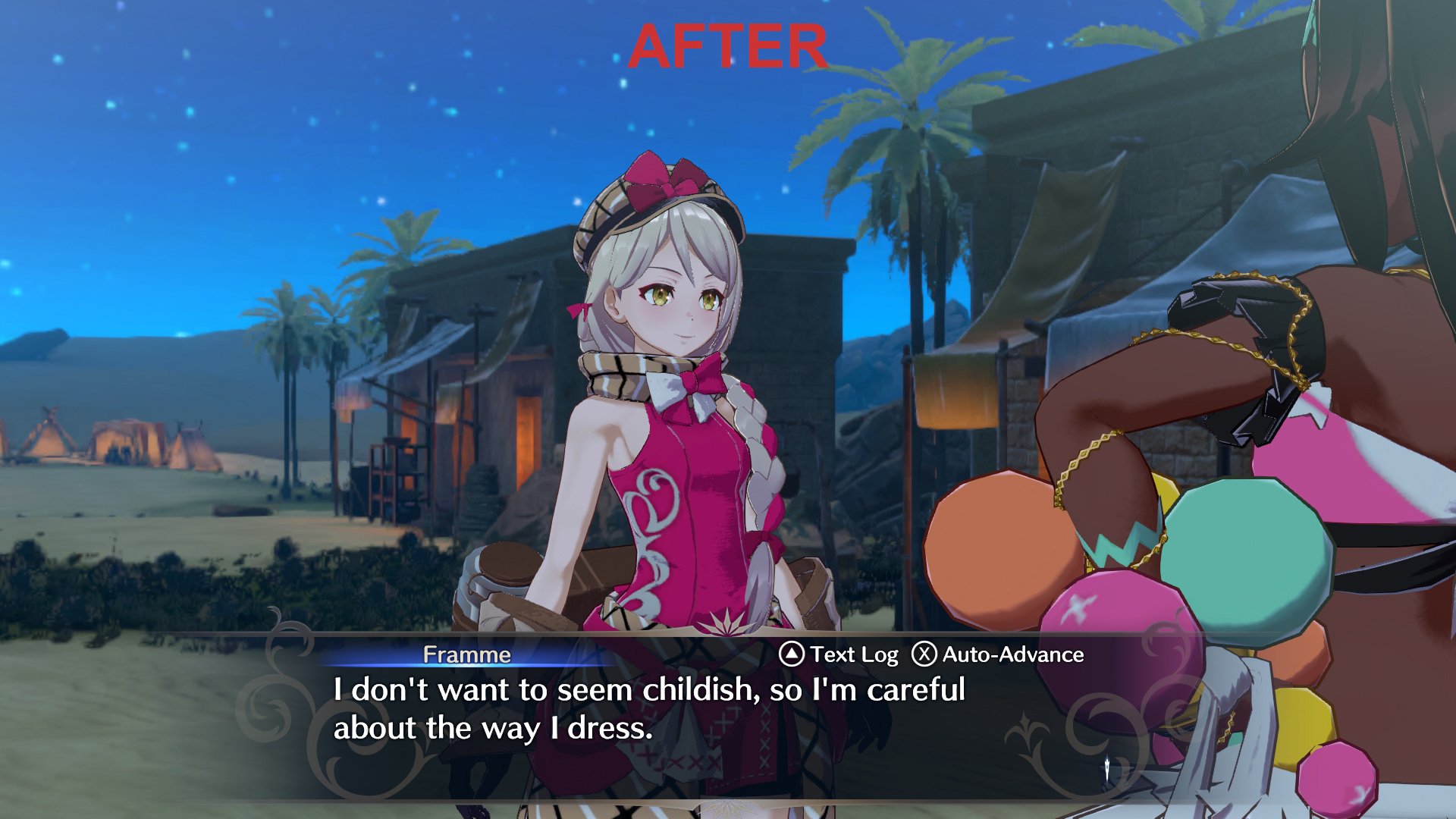Toggle Auto-Advance for dialogue
This screenshot has height=819, width=1456.
point(997,654)
